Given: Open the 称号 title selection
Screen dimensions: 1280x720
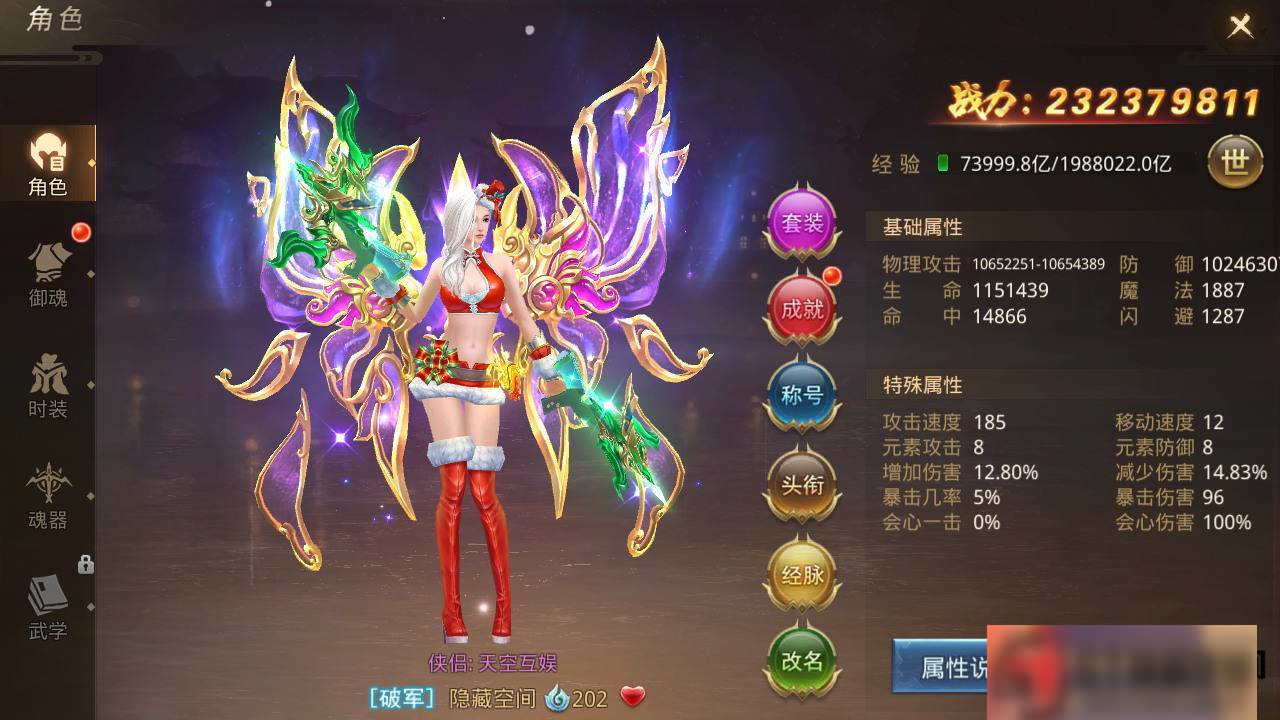Looking at the screenshot, I should 801,394.
